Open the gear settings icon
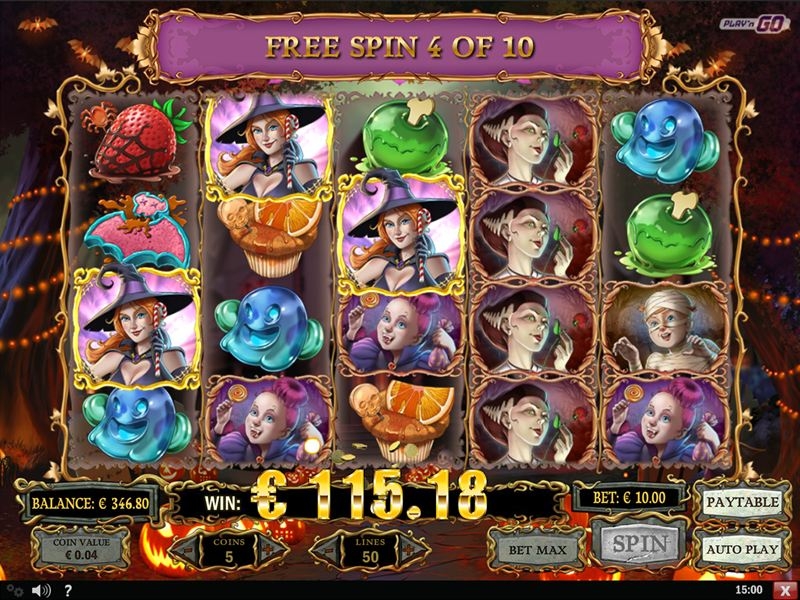800x600 pixels. point(16,591)
